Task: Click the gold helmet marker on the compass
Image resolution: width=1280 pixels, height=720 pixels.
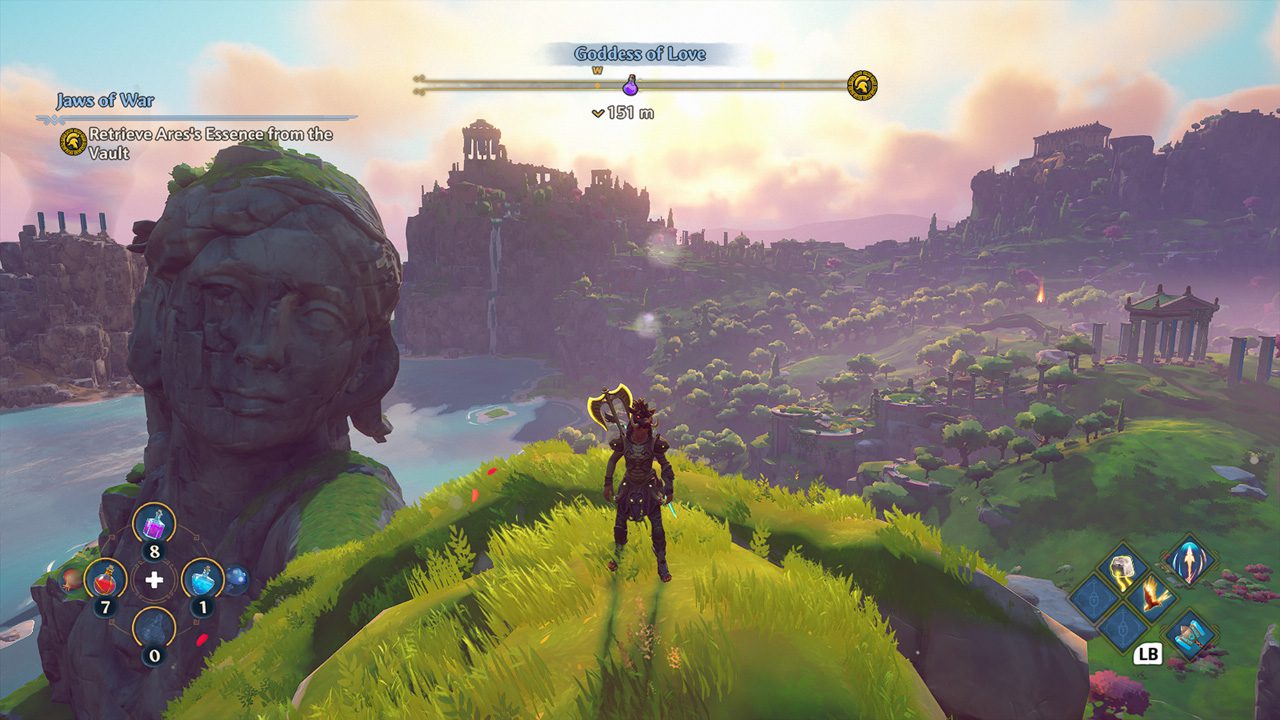Action: click(861, 85)
